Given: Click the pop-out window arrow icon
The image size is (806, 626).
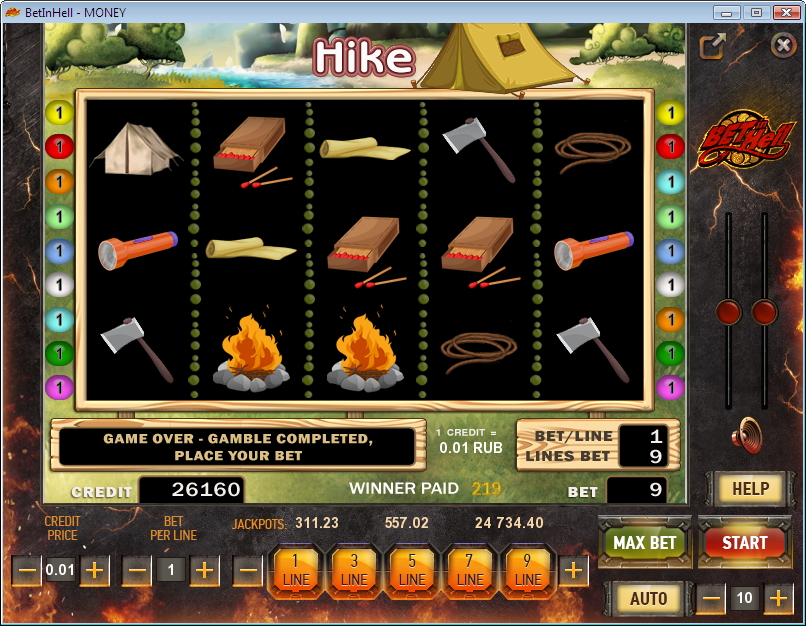Looking at the screenshot, I should click(712, 46).
